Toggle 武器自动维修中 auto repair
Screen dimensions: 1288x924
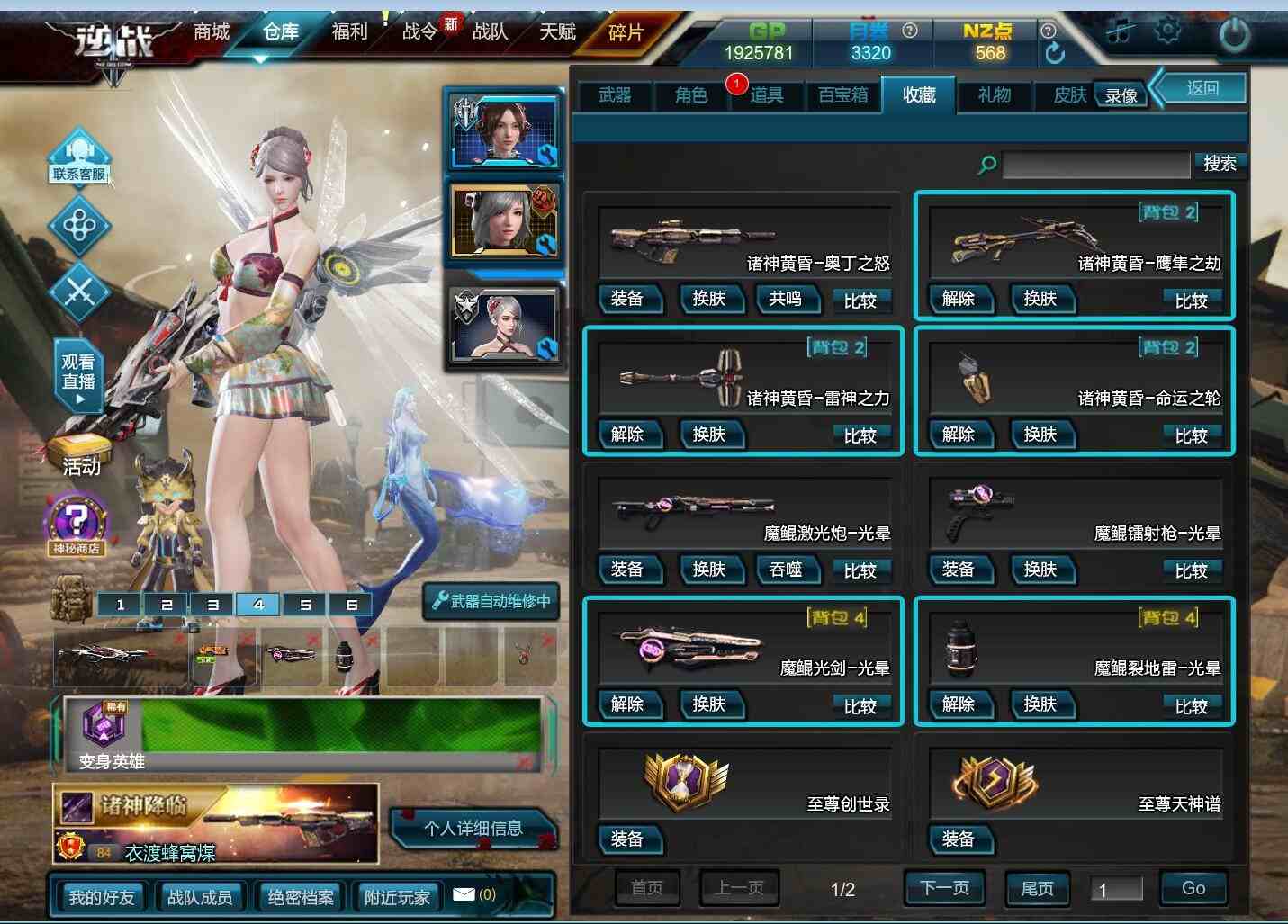491,601
